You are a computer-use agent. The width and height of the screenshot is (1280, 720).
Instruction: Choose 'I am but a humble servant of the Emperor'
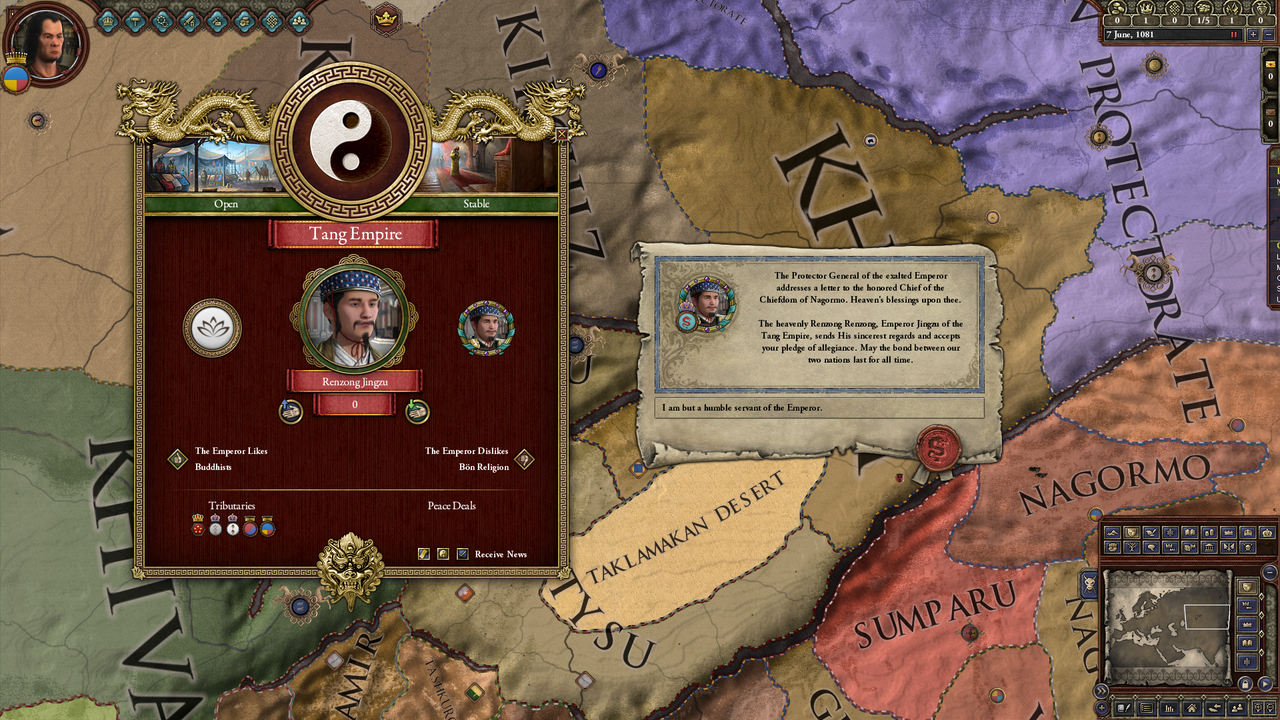[820, 409]
